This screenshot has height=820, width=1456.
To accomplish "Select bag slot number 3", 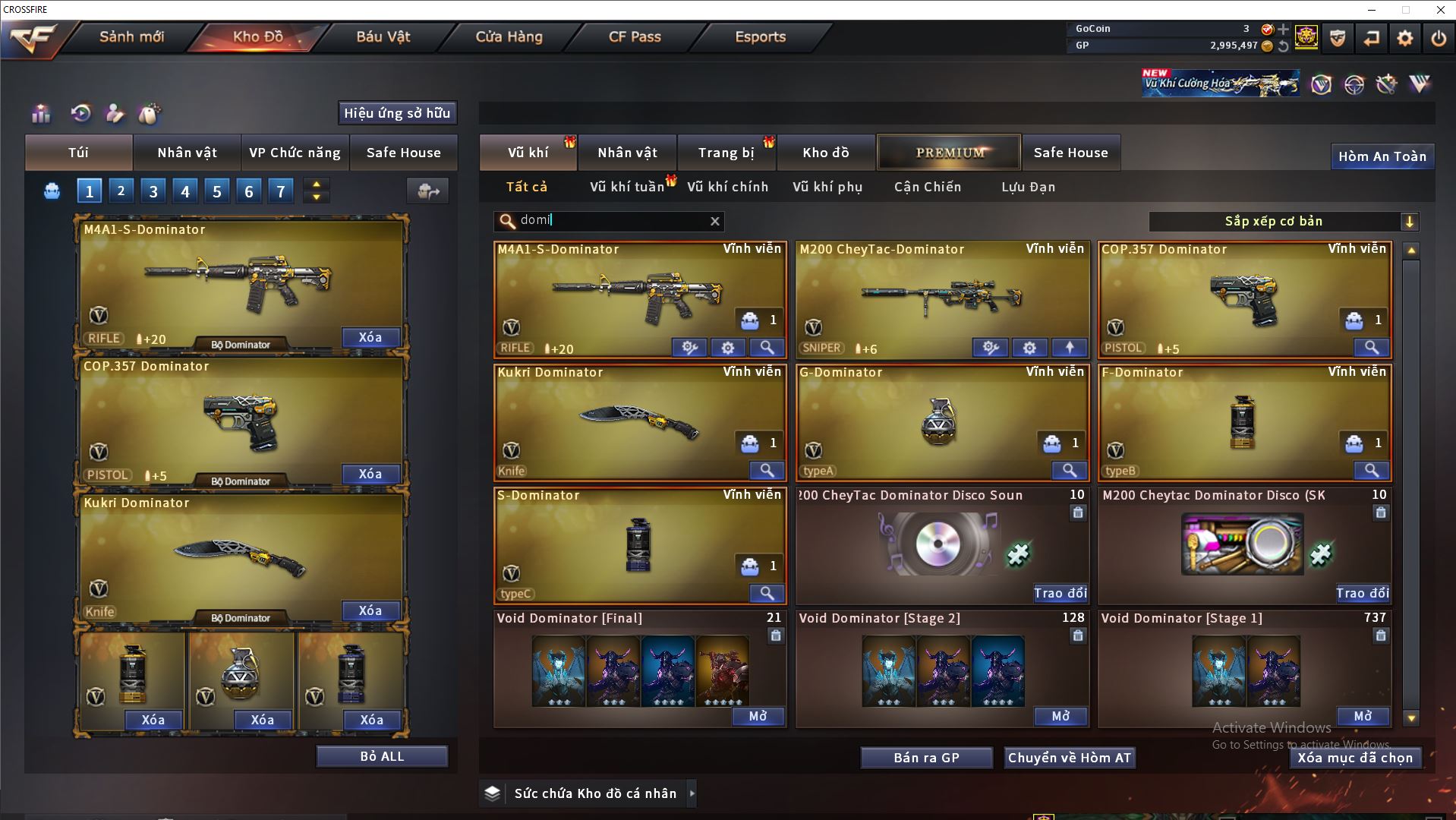I will (153, 191).
